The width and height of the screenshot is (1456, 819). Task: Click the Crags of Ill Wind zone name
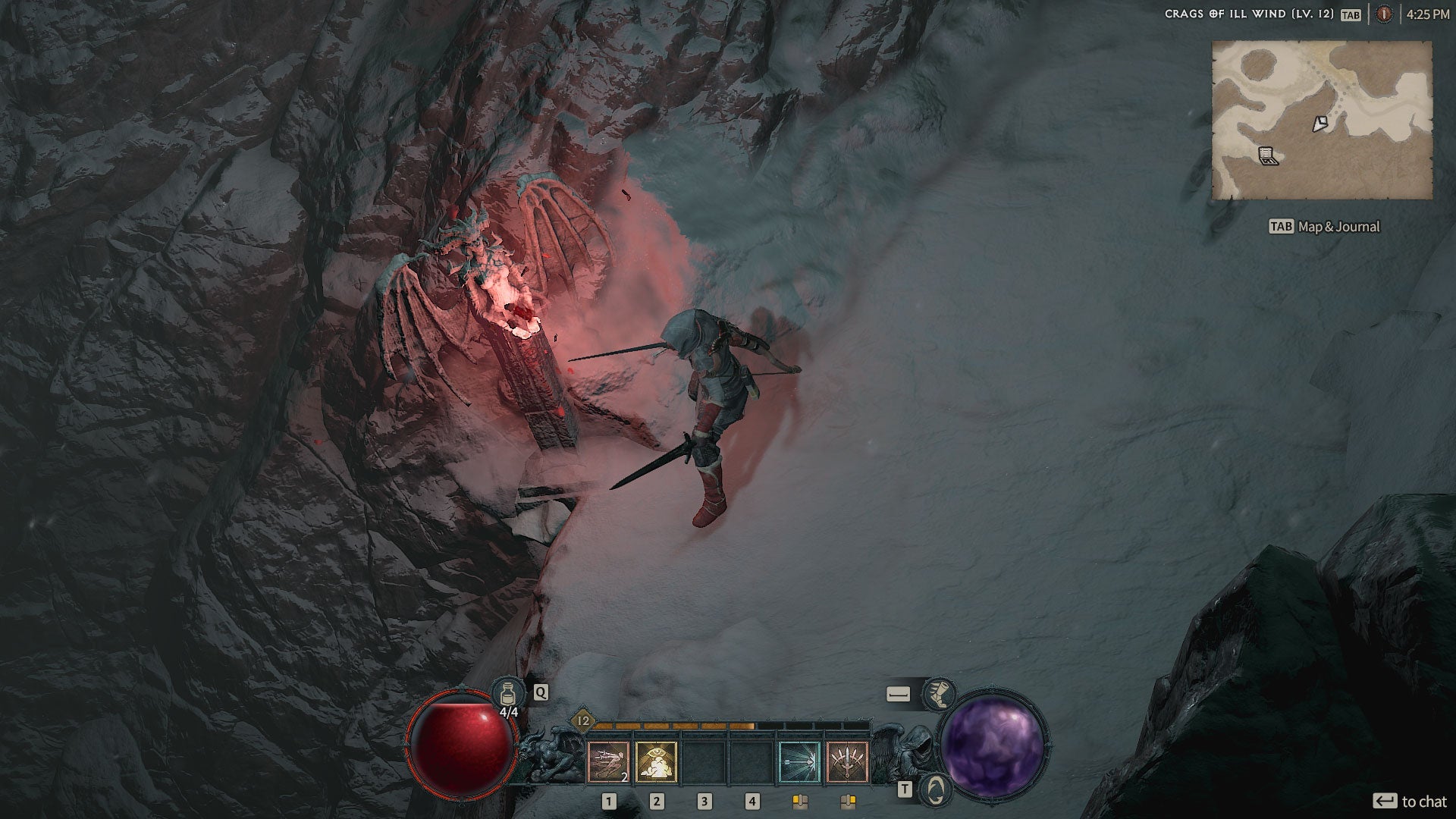(1248, 14)
